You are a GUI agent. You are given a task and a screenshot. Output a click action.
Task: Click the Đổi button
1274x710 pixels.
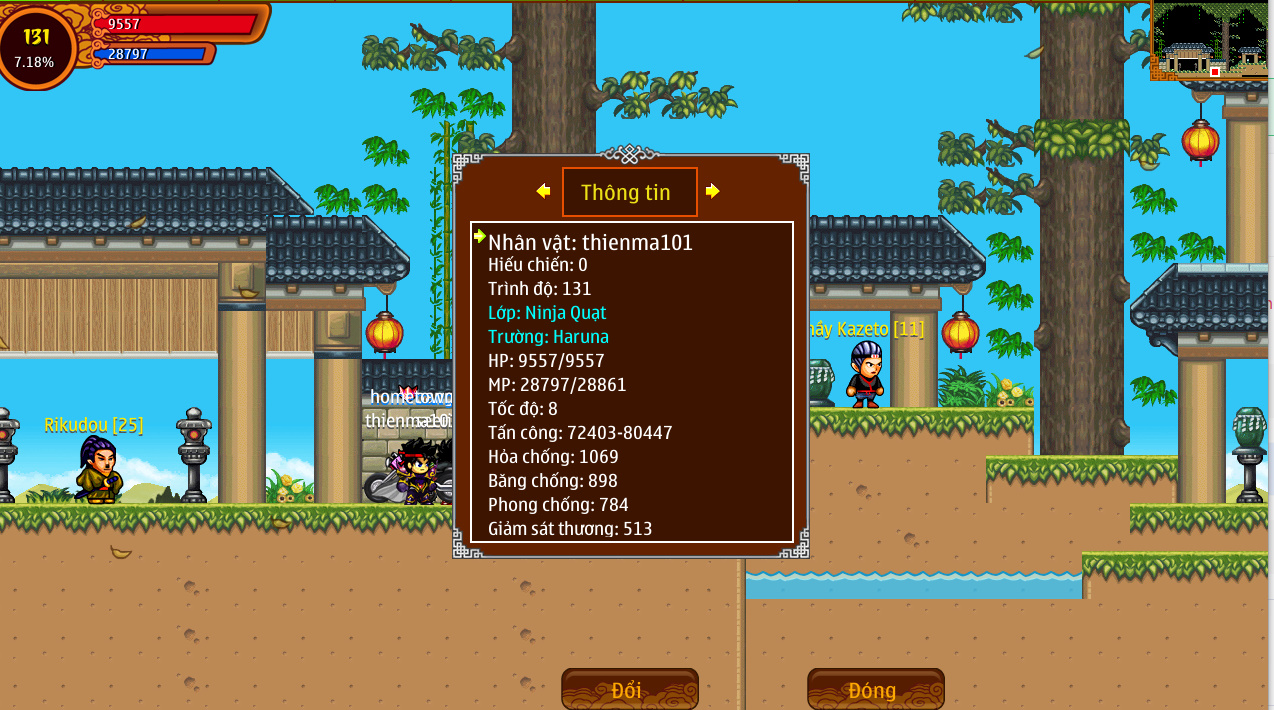[x=629, y=690]
